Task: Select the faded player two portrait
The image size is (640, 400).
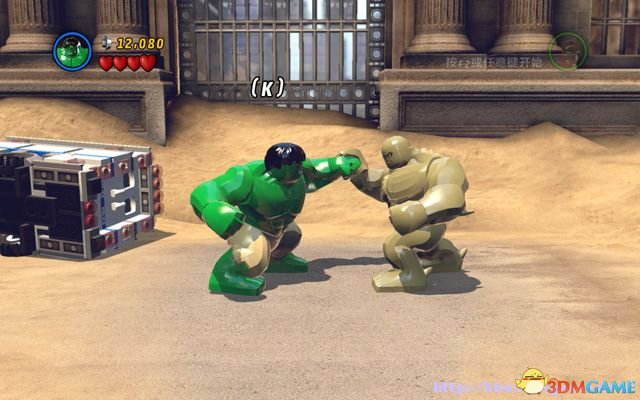Action: click(567, 50)
